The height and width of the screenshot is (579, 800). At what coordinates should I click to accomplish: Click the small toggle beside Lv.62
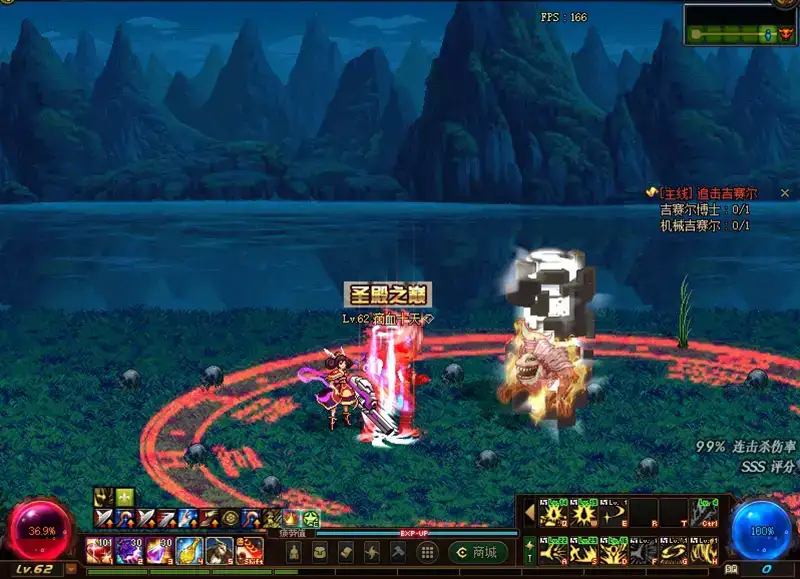click(x=71, y=569)
